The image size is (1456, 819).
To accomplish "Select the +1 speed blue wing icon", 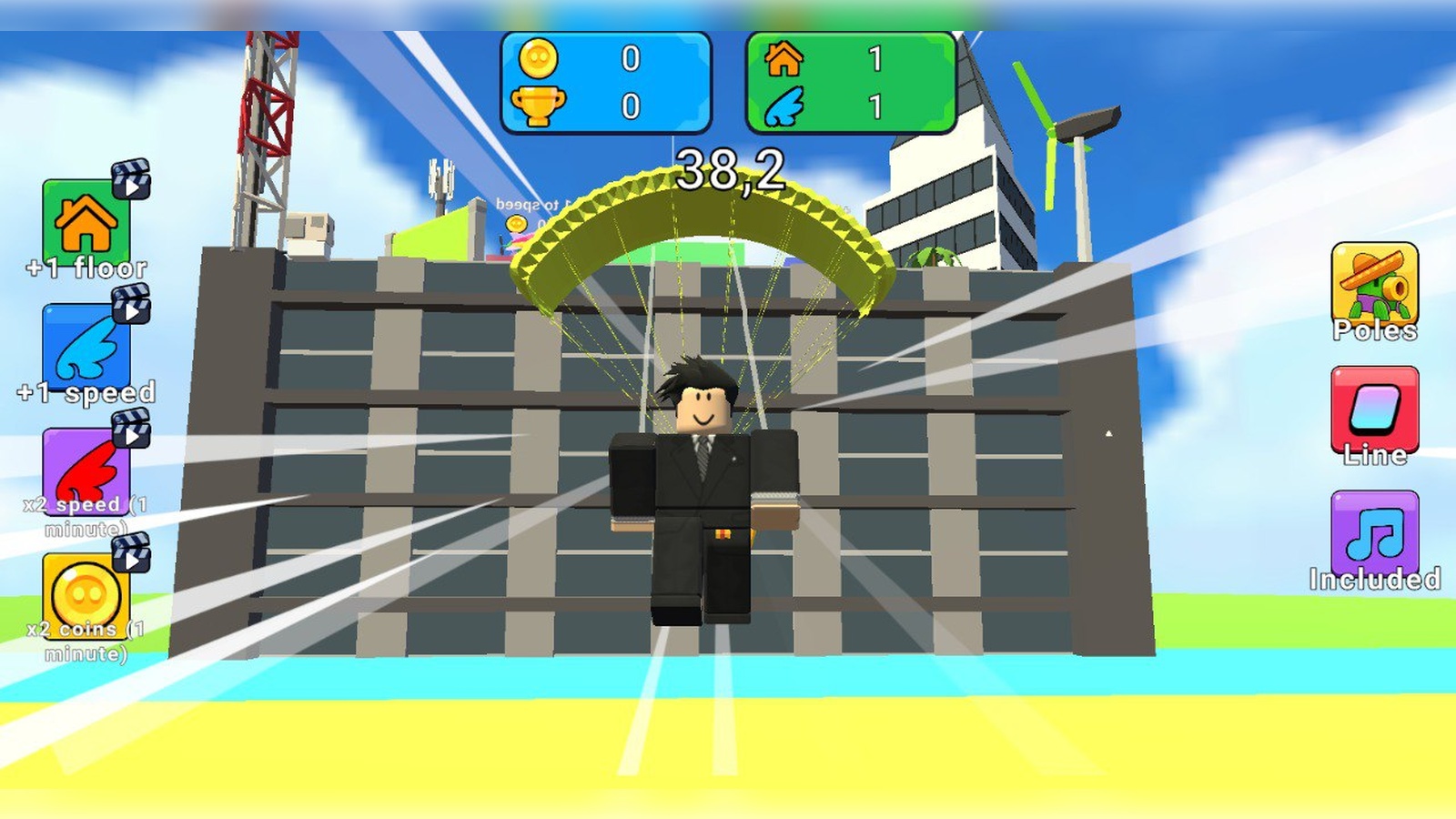I will pos(88,346).
